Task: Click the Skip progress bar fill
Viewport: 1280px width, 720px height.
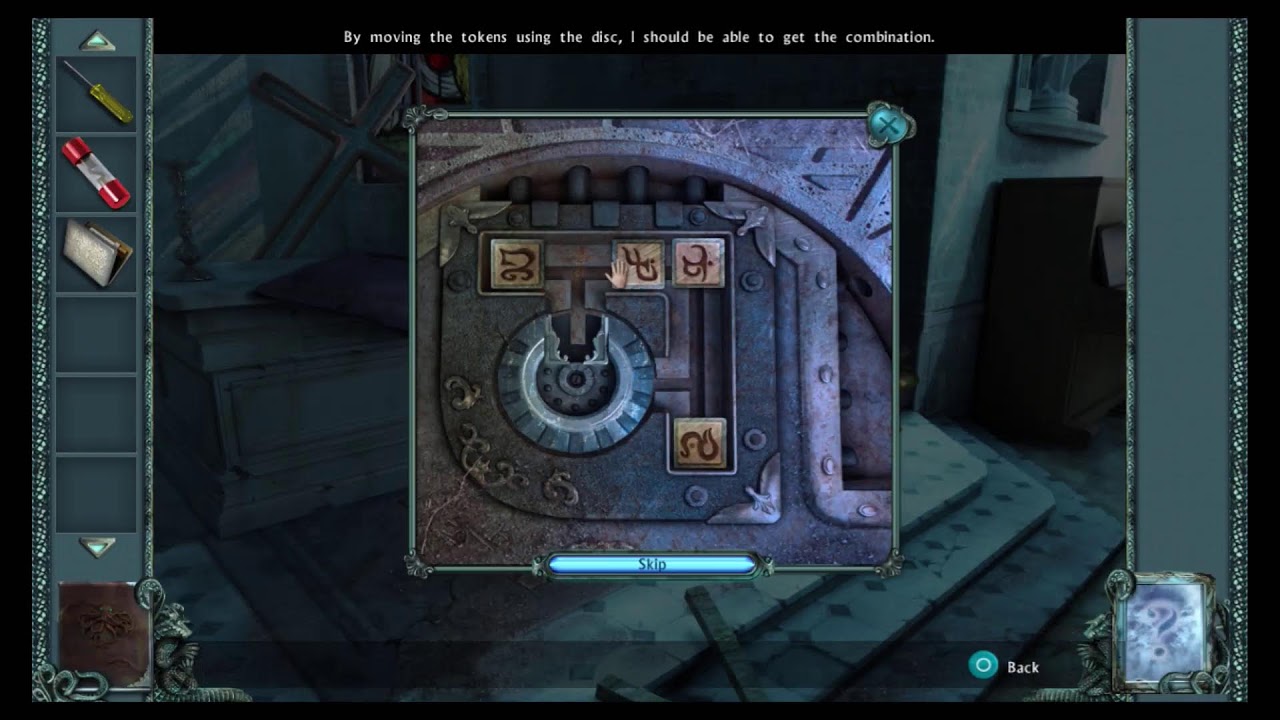Action: [x=652, y=564]
